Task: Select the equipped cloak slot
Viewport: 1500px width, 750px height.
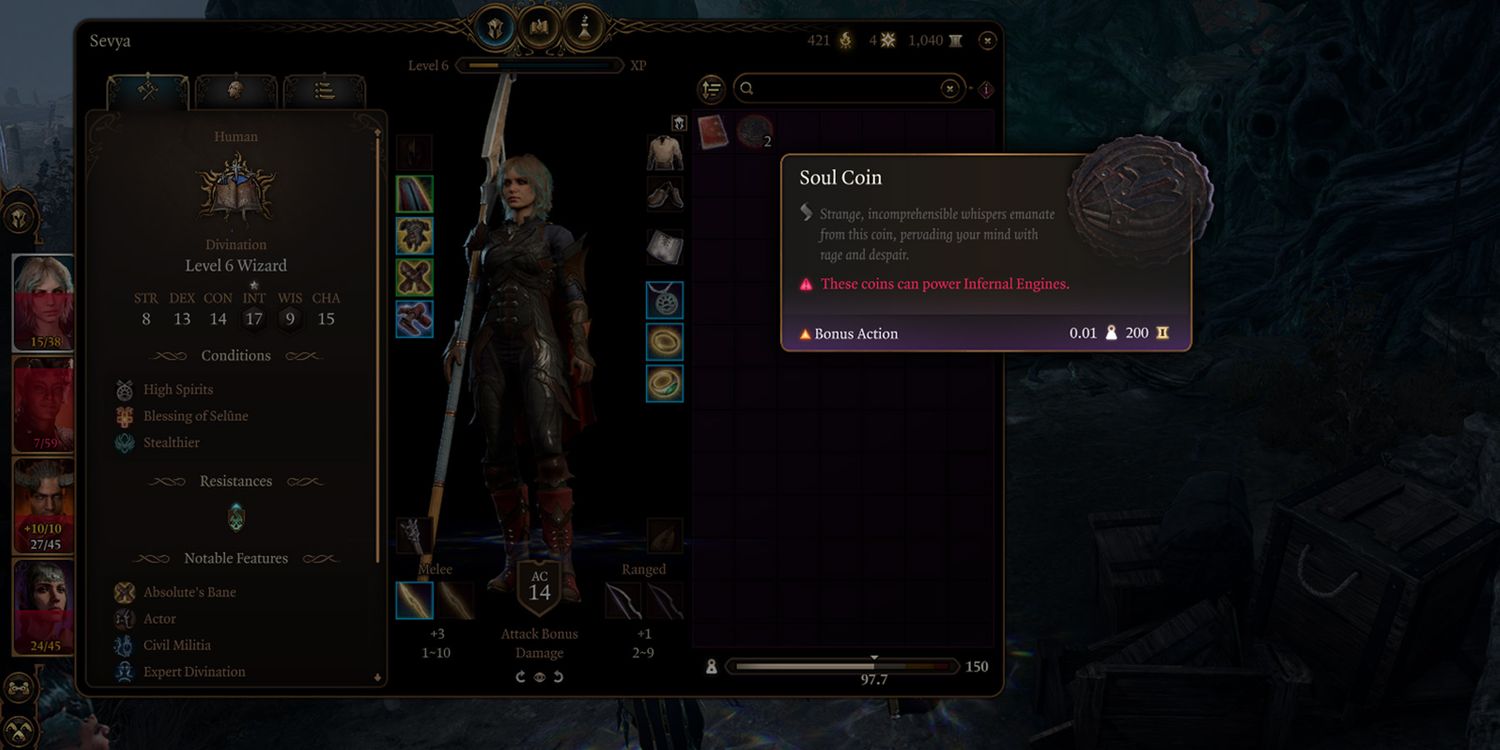Action: [x=414, y=194]
